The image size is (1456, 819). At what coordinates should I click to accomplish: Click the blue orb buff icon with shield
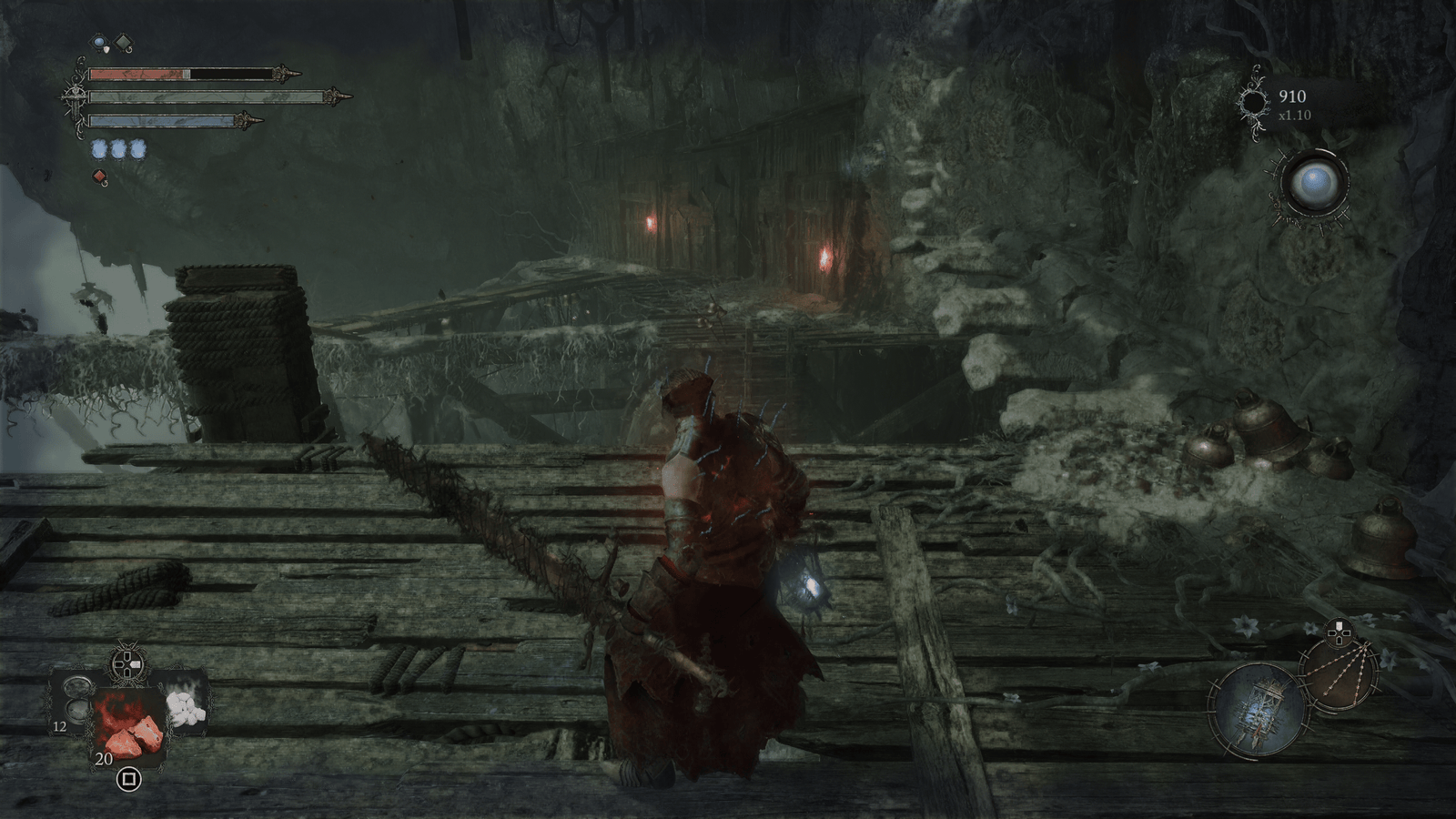tap(99, 42)
